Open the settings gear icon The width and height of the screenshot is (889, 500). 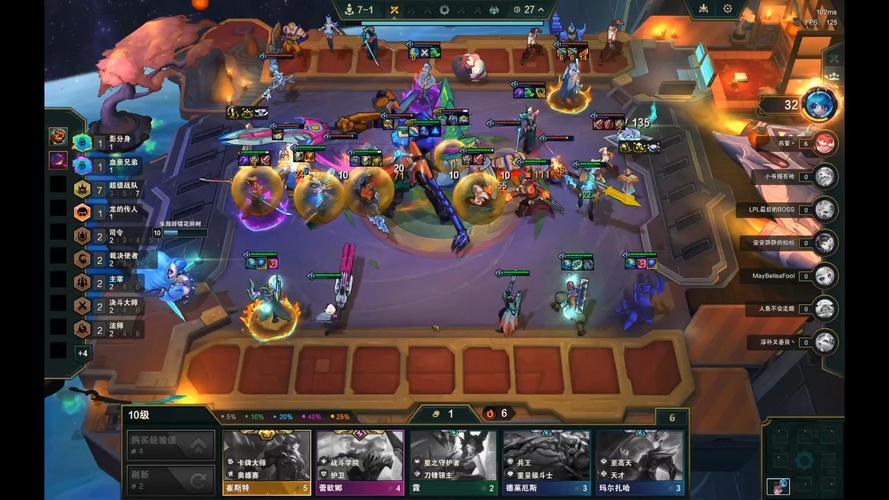[x=727, y=9]
